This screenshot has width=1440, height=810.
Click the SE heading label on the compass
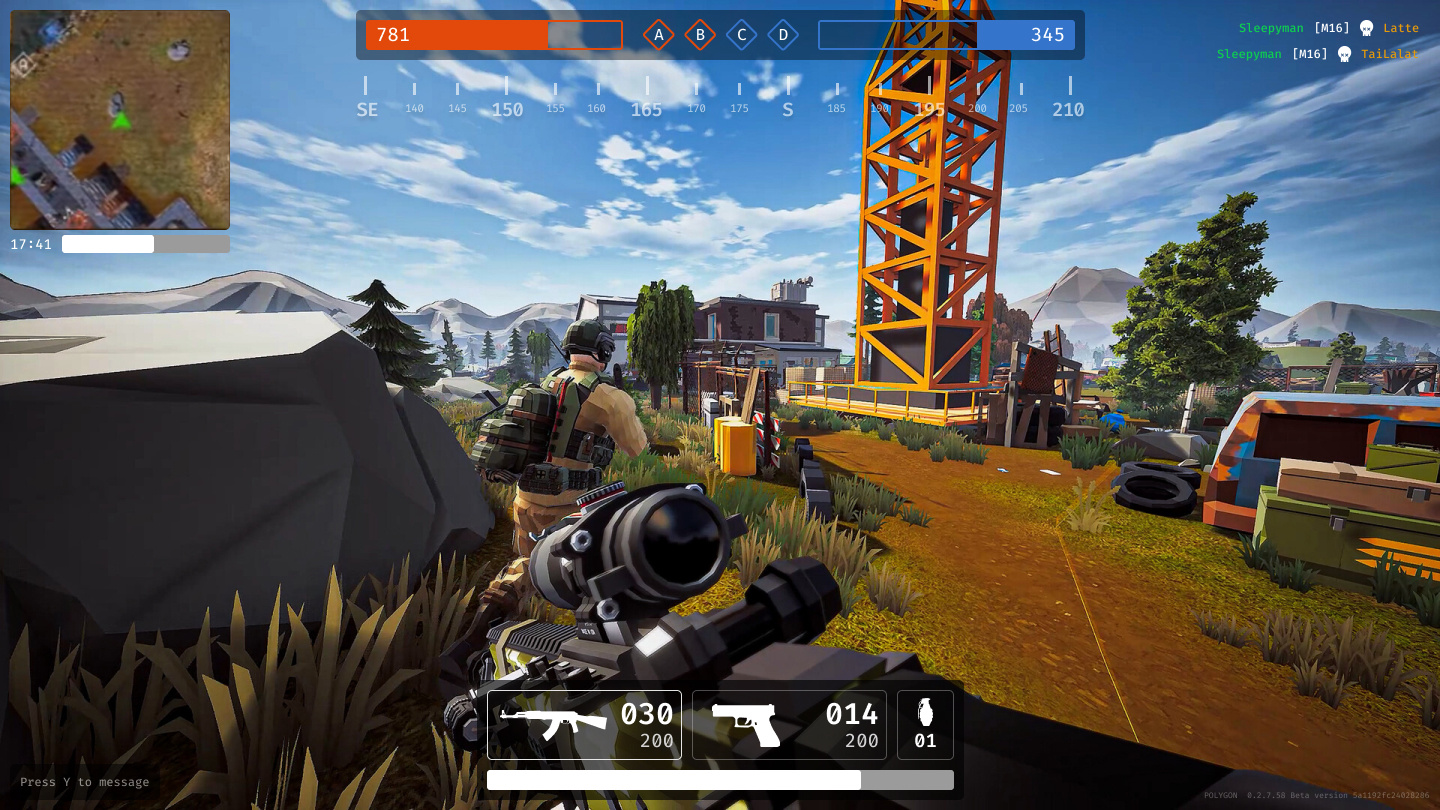pyautogui.click(x=366, y=108)
